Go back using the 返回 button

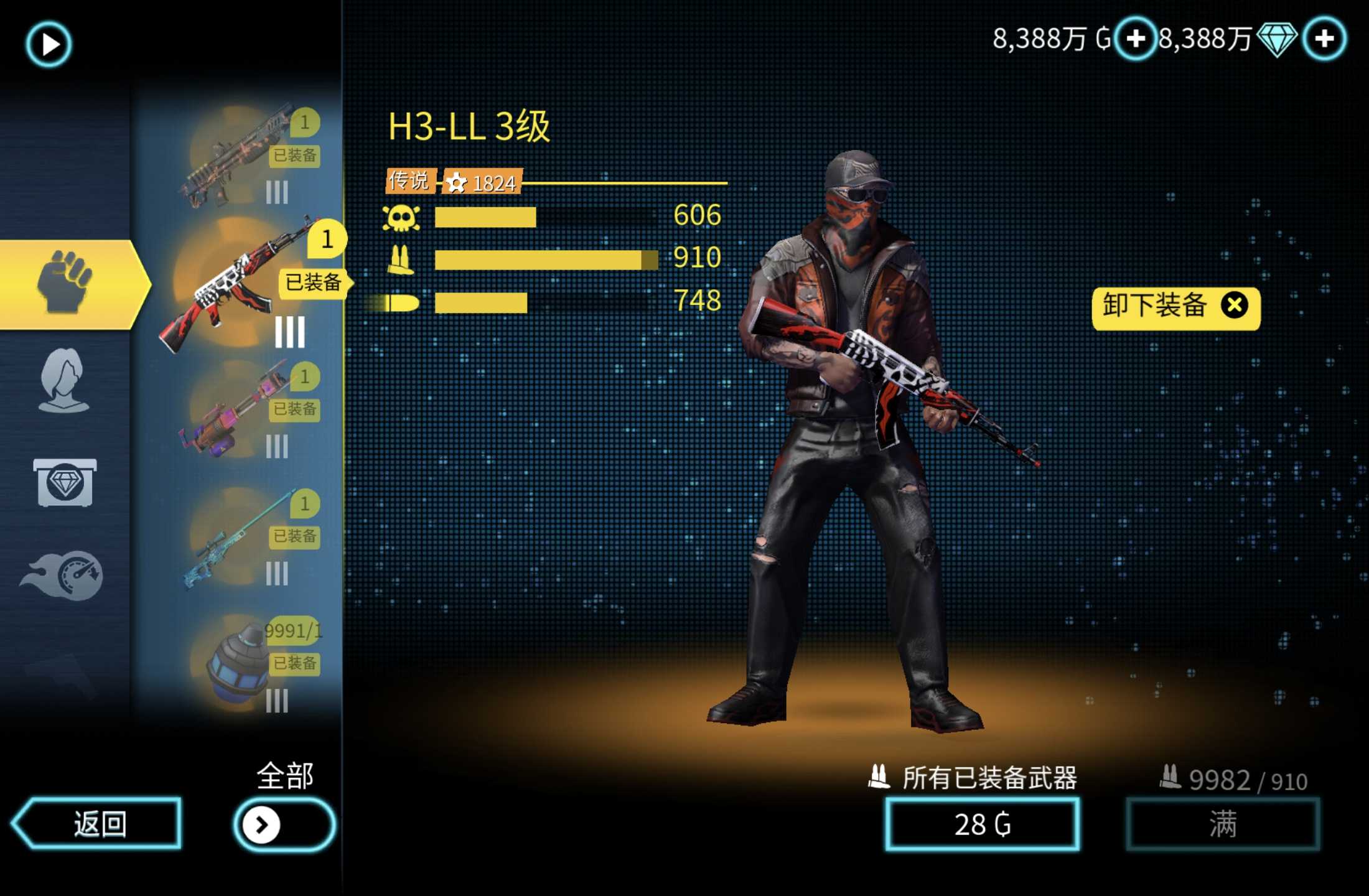[x=98, y=823]
